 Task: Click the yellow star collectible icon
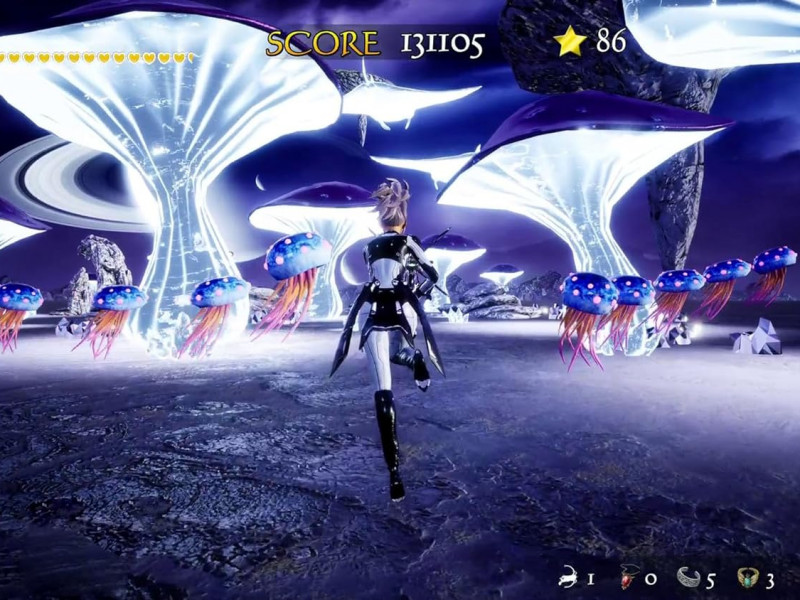(x=570, y=41)
